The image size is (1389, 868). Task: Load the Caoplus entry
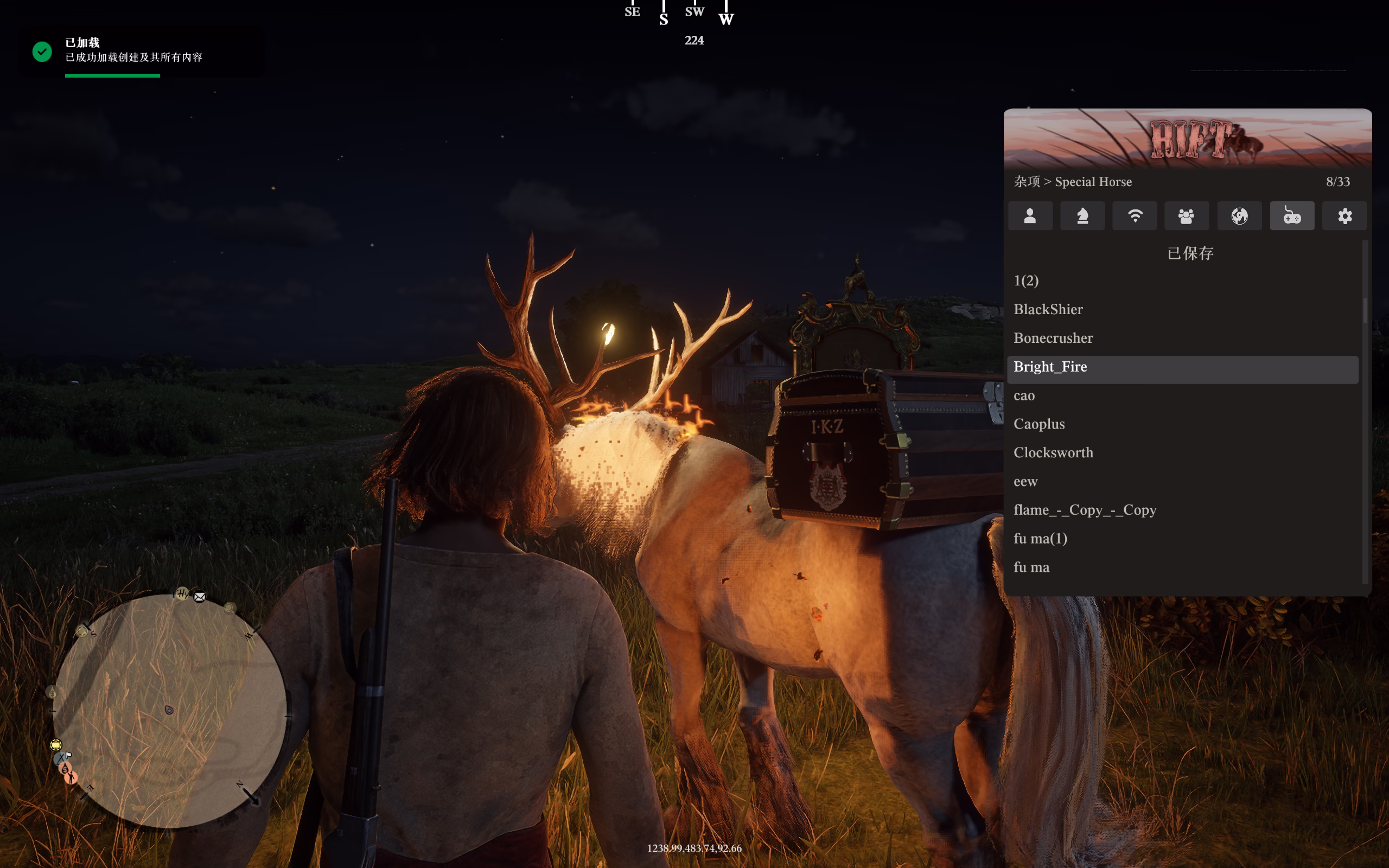[1039, 424]
